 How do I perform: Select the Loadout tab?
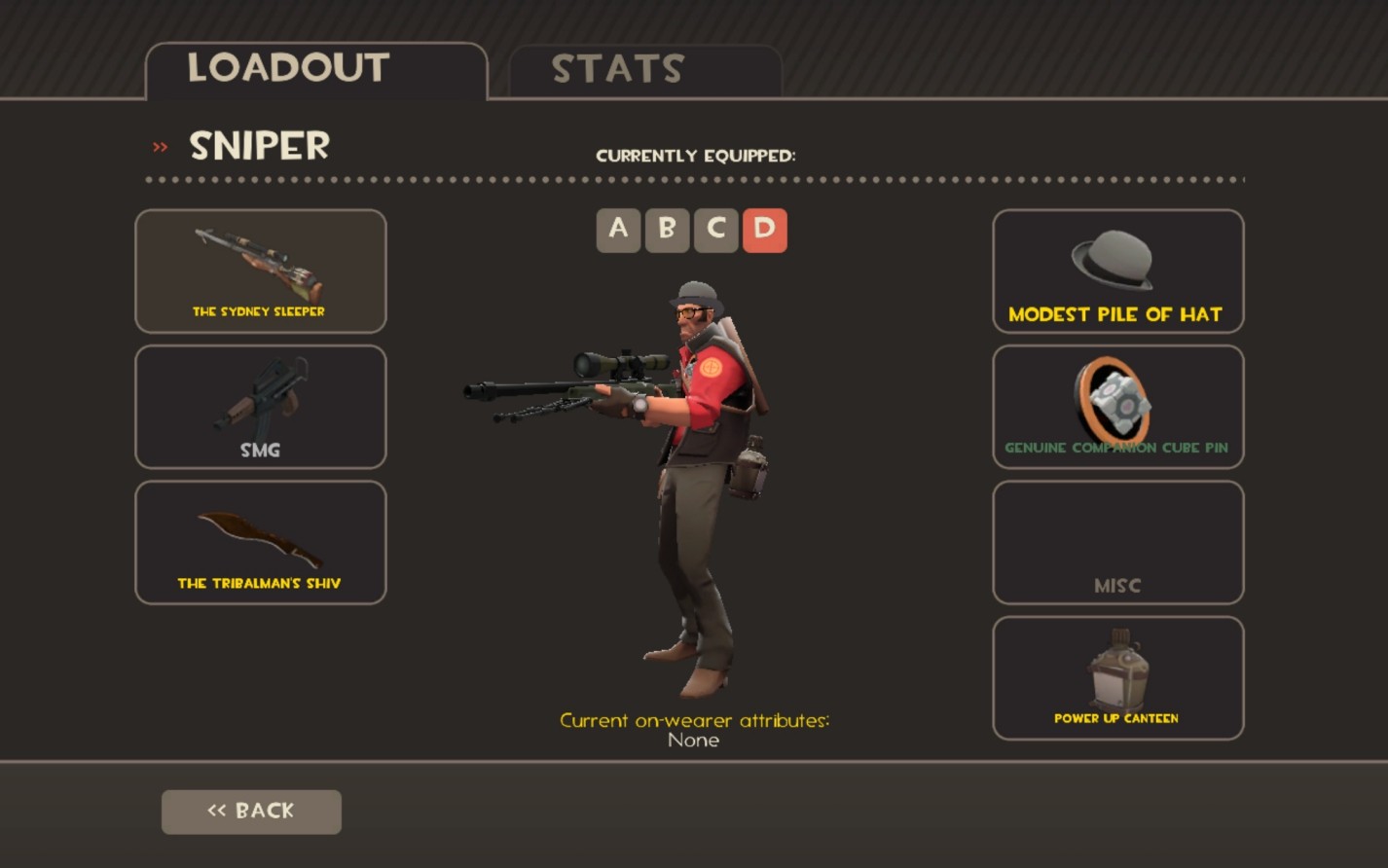(287, 68)
